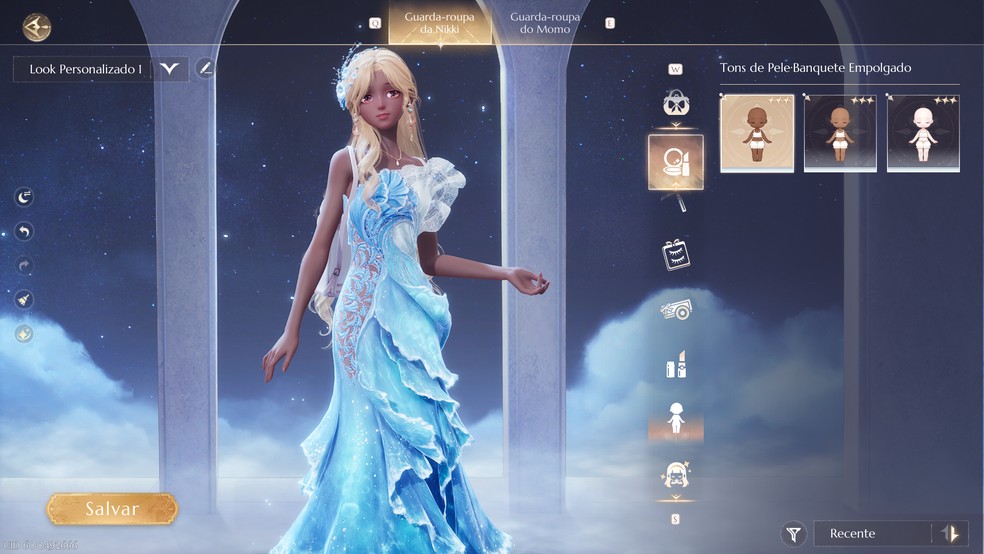984x554 pixels.
Task: Save the look with Salvar
Action: click(112, 509)
